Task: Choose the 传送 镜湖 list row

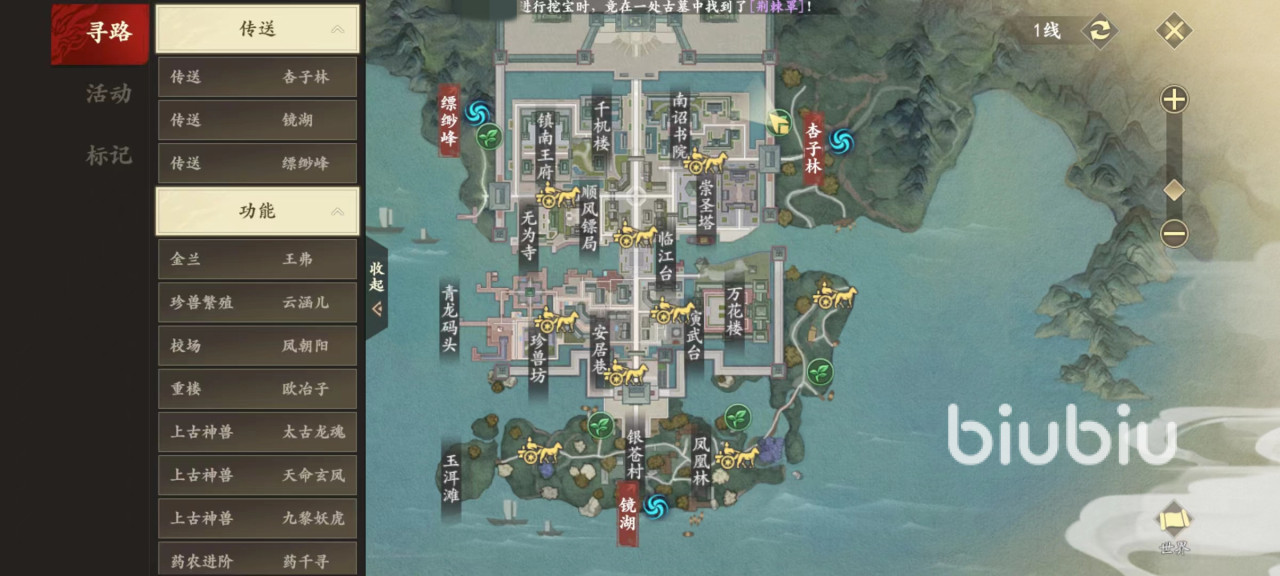Action: point(257,120)
